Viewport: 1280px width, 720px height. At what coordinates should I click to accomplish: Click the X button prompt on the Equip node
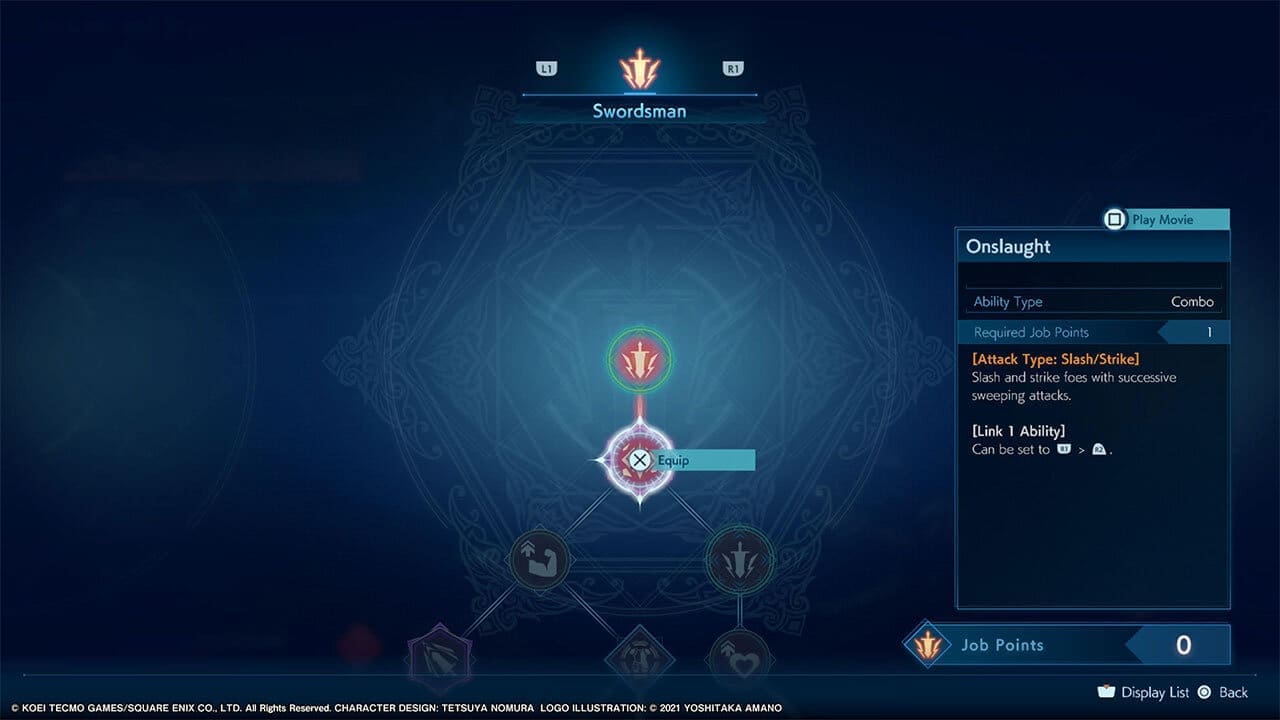640,460
